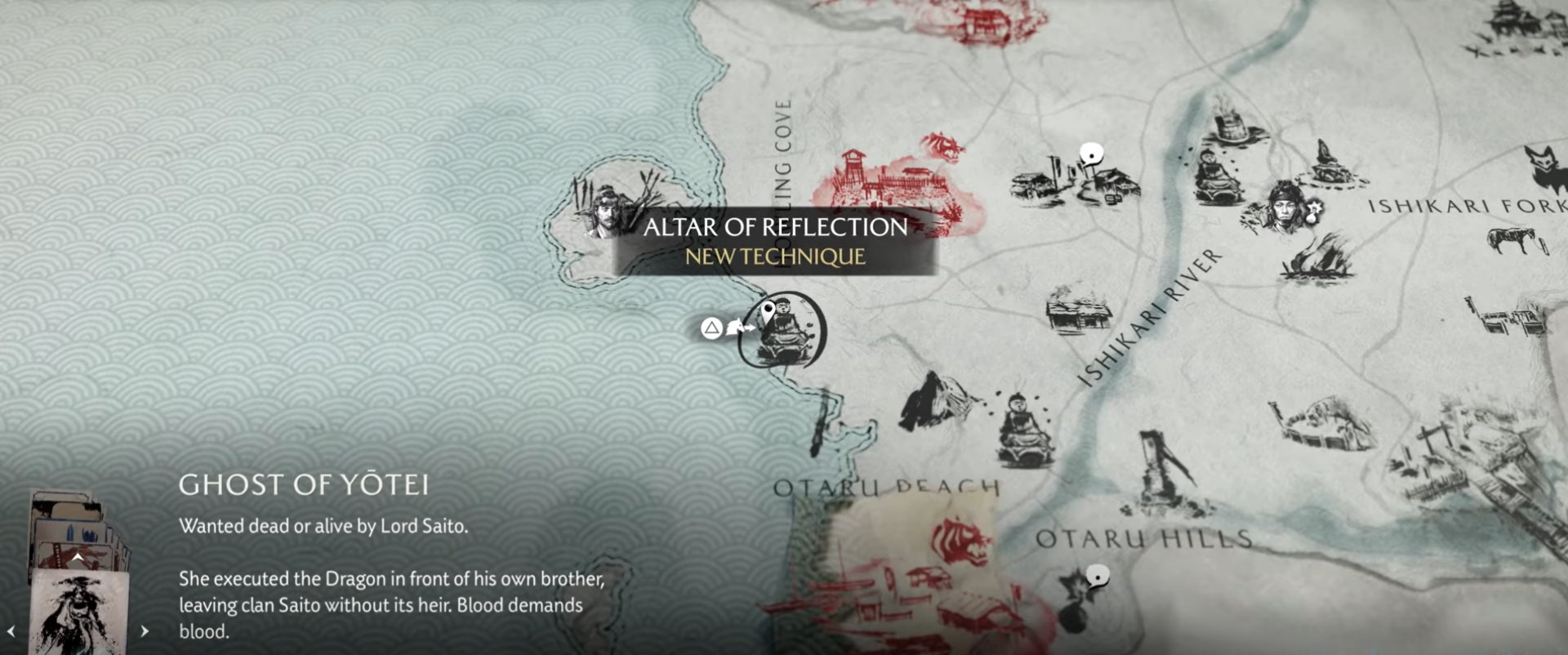
Task: Select the black fox map marker
Action: click(1542, 166)
